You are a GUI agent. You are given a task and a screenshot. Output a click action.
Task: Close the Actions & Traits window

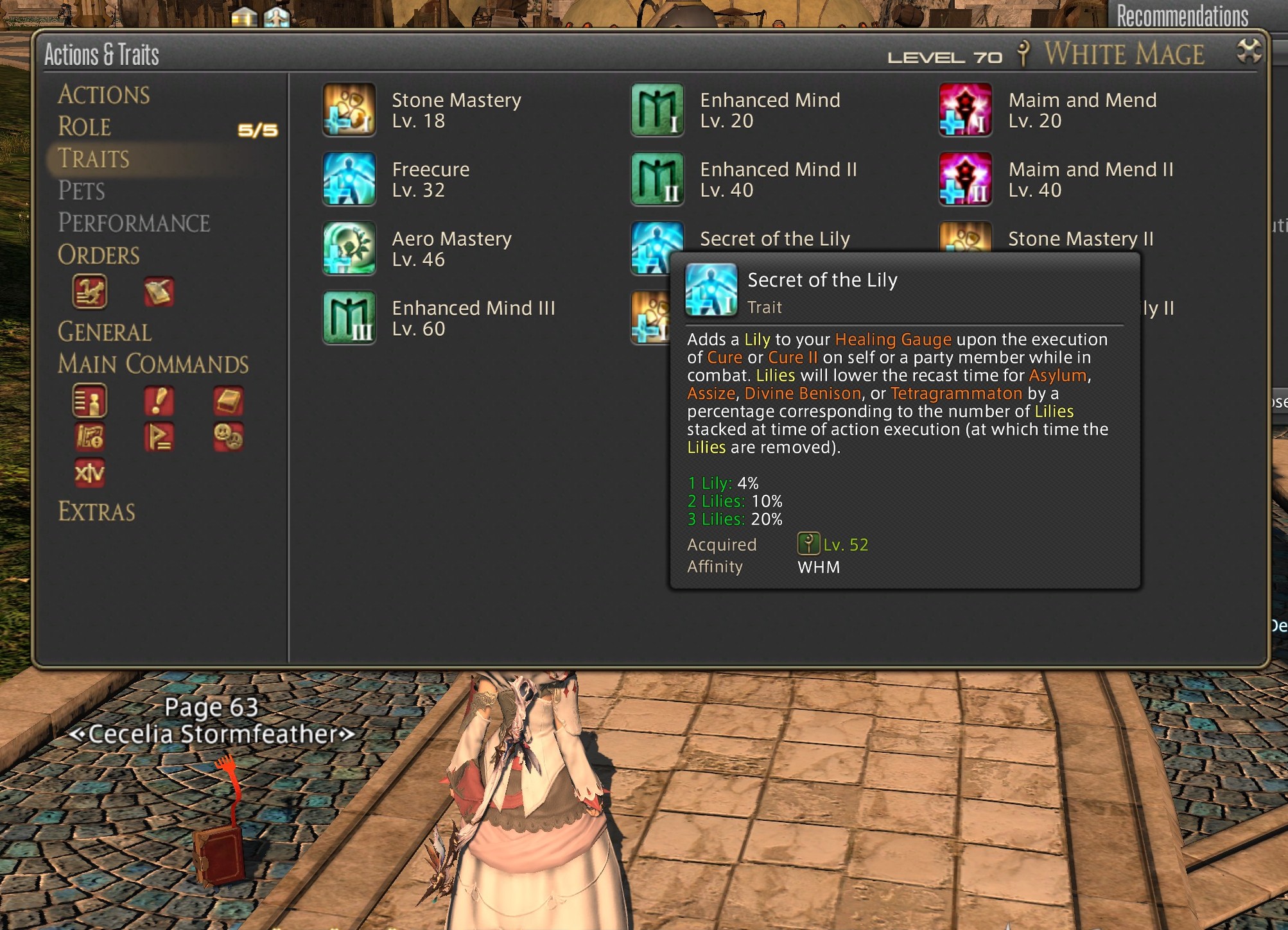(1249, 51)
